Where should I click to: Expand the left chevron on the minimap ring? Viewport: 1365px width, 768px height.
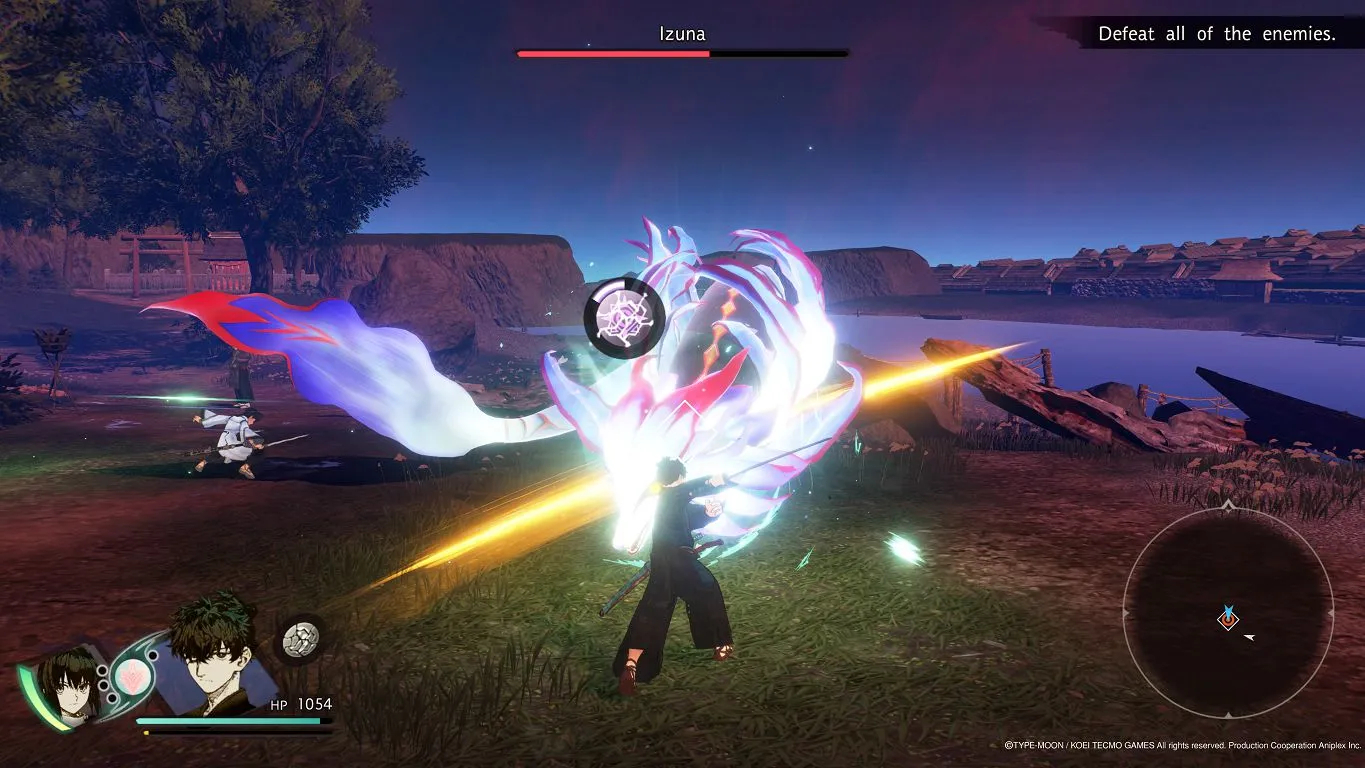(1124, 613)
